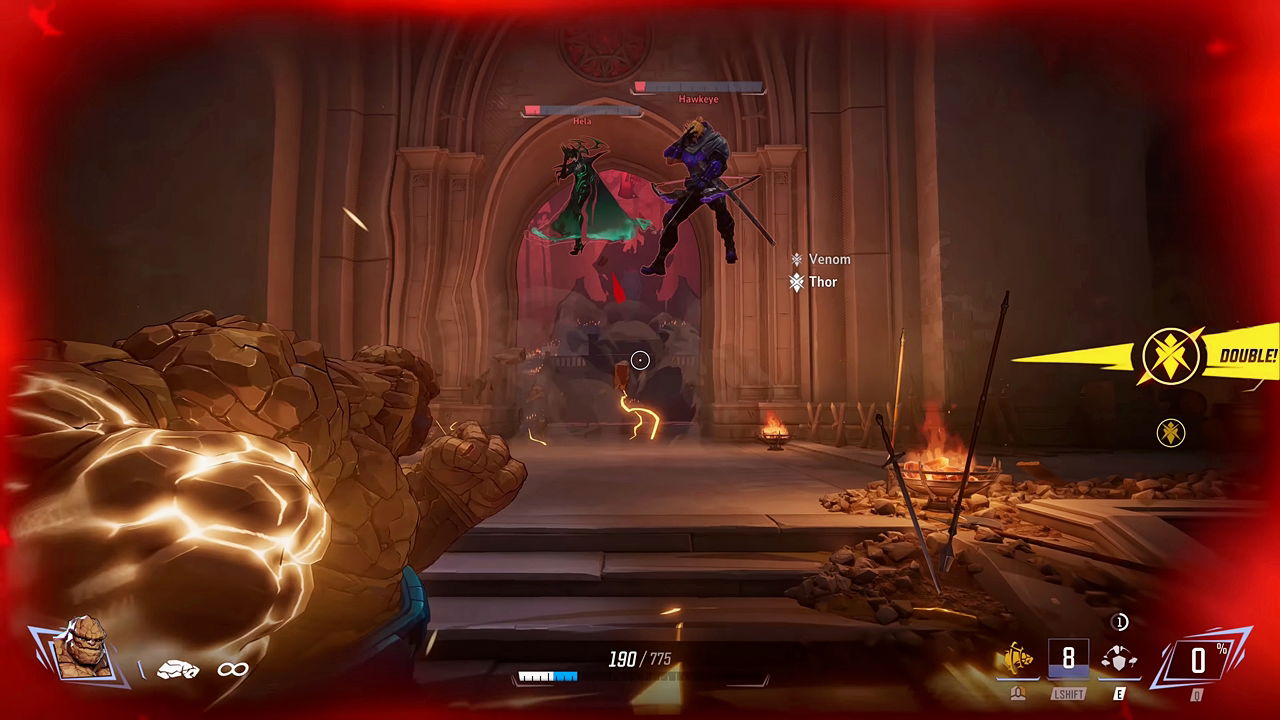Click the rock fist weapon icon

(x=178, y=669)
